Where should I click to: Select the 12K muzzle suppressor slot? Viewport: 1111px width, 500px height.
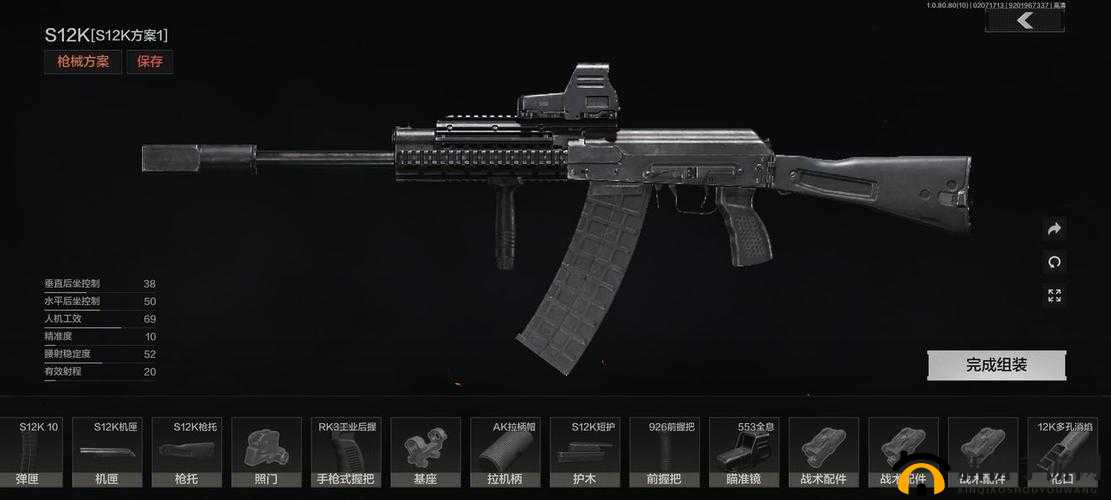(x=1064, y=453)
